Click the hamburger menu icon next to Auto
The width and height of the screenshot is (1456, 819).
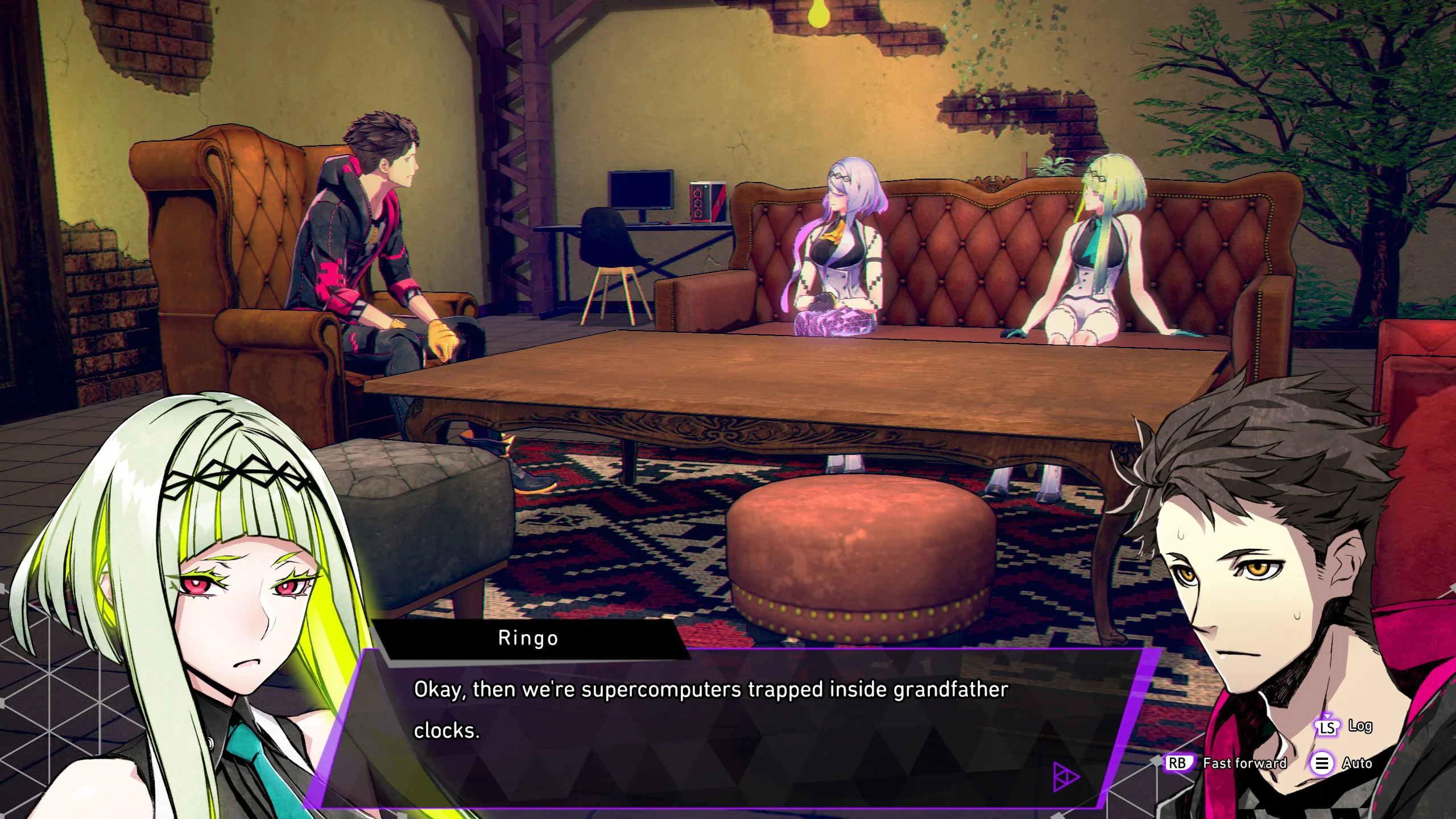pyautogui.click(x=1323, y=764)
